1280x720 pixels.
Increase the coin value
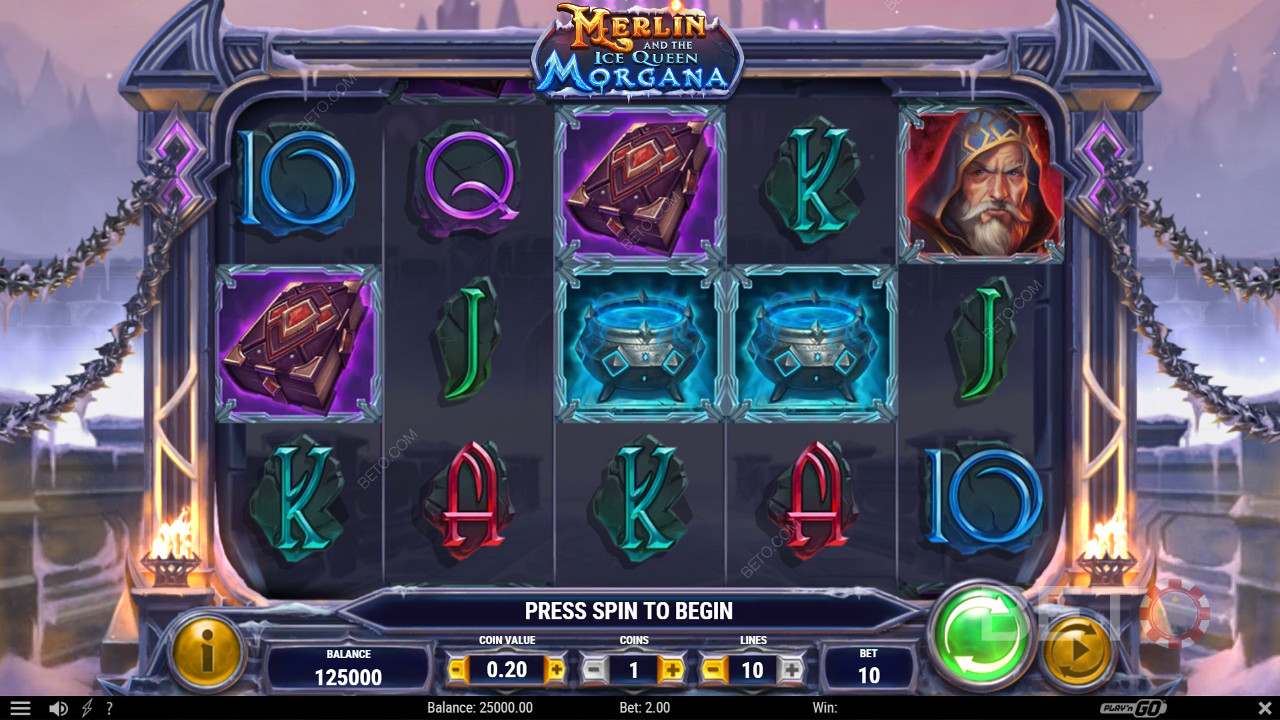point(554,669)
